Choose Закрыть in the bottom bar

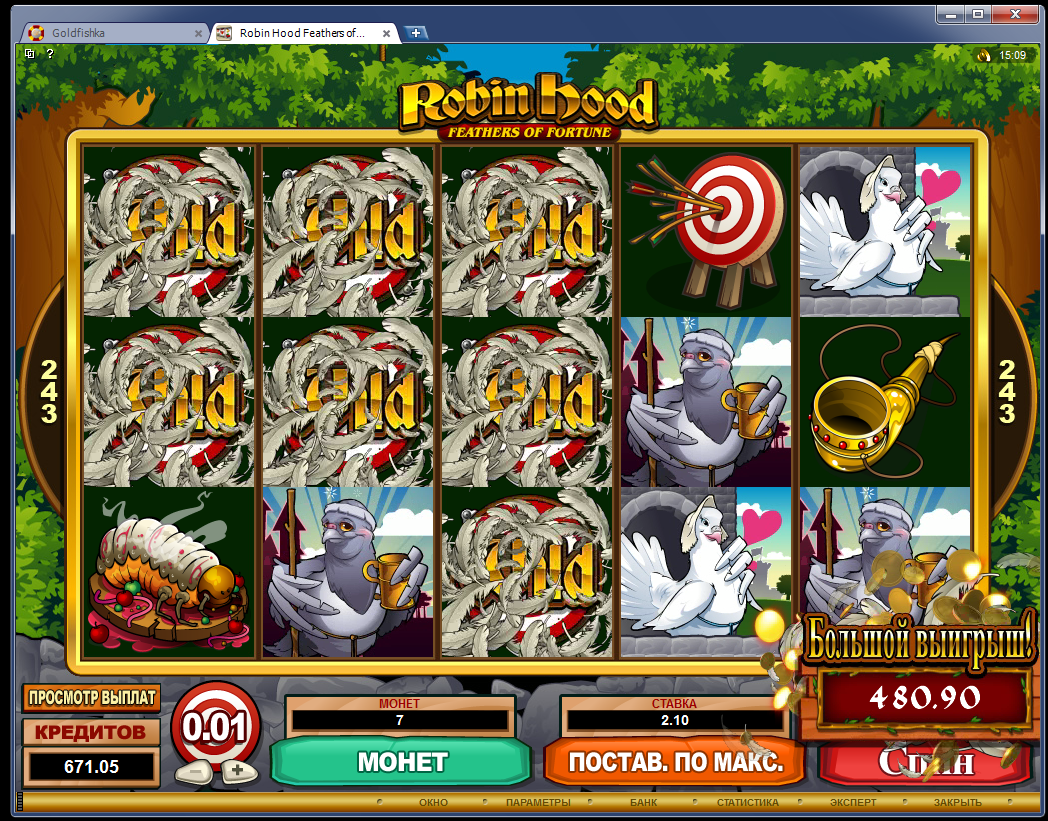[957, 803]
